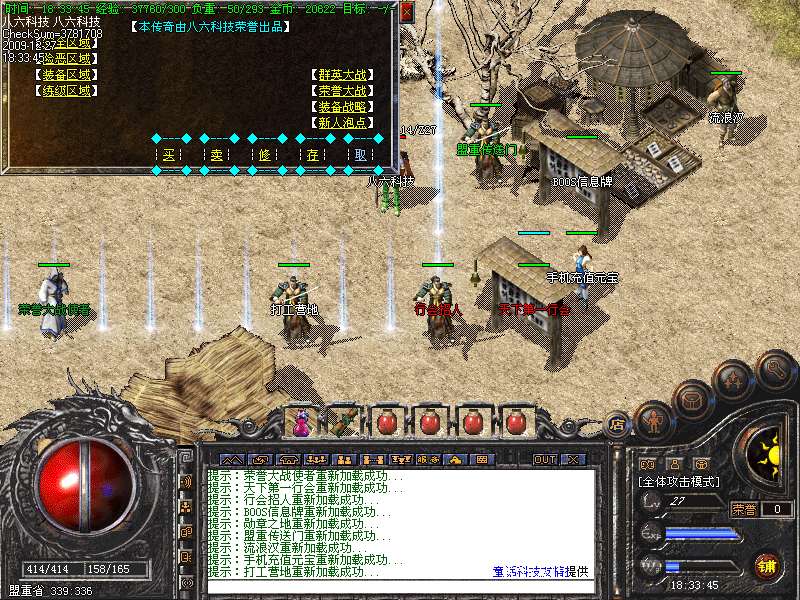Open the 装备区域 equipment zone link

click(66, 74)
